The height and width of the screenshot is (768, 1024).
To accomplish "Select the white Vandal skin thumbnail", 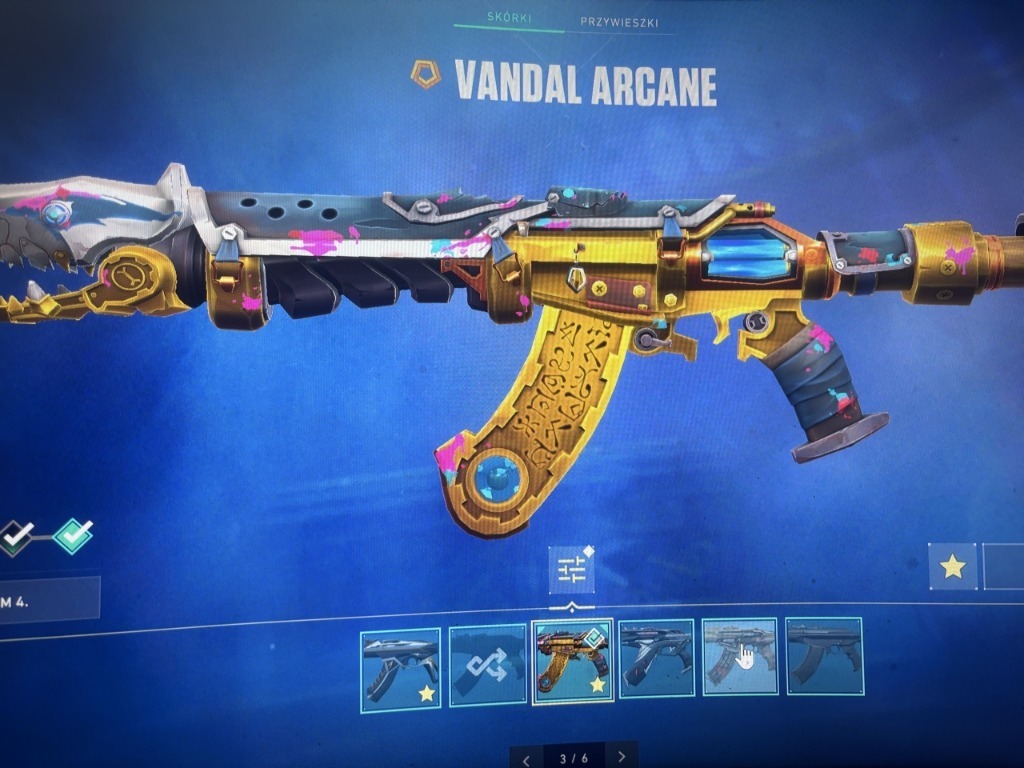I will 400,669.
